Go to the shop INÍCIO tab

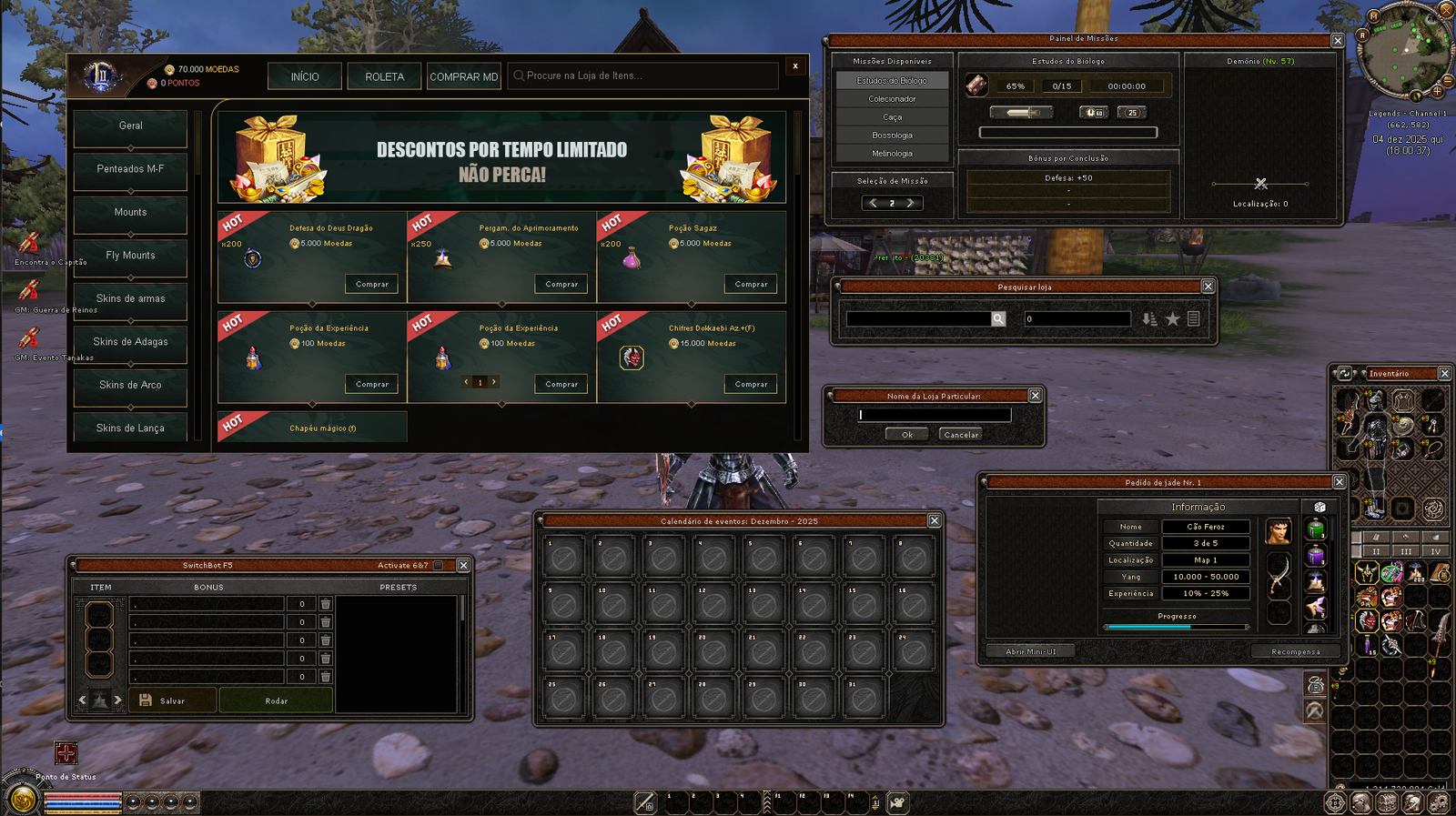[305, 76]
